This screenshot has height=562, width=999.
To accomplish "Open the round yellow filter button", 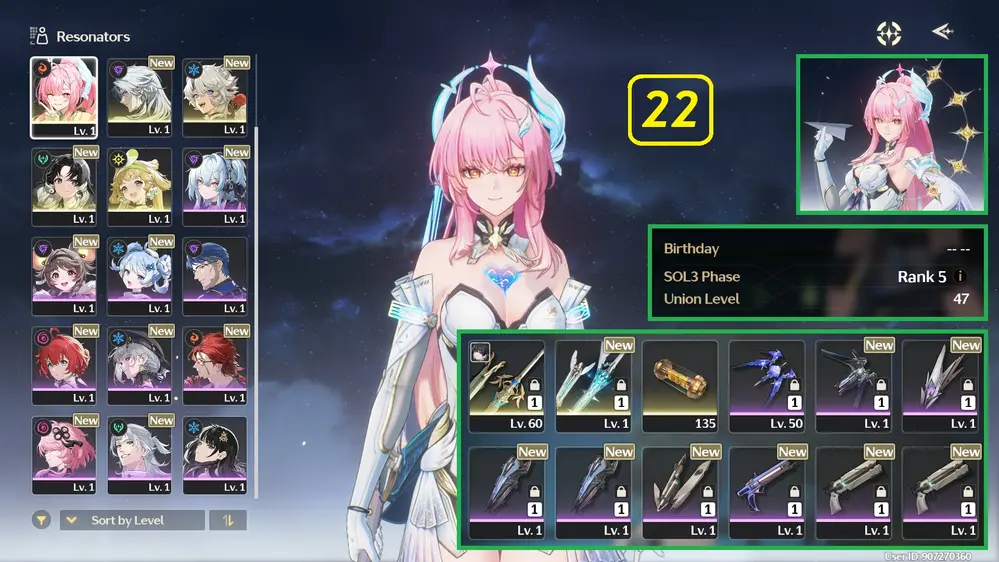I will 41,520.
